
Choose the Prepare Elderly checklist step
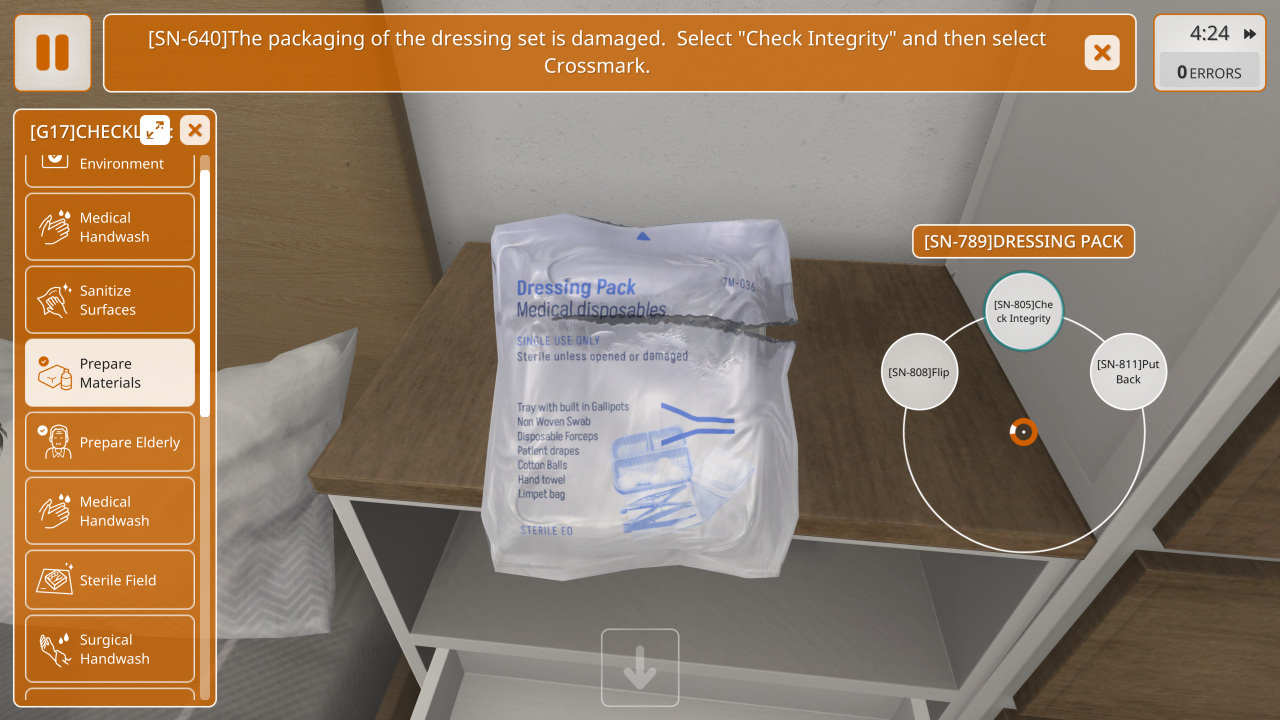tap(110, 442)
